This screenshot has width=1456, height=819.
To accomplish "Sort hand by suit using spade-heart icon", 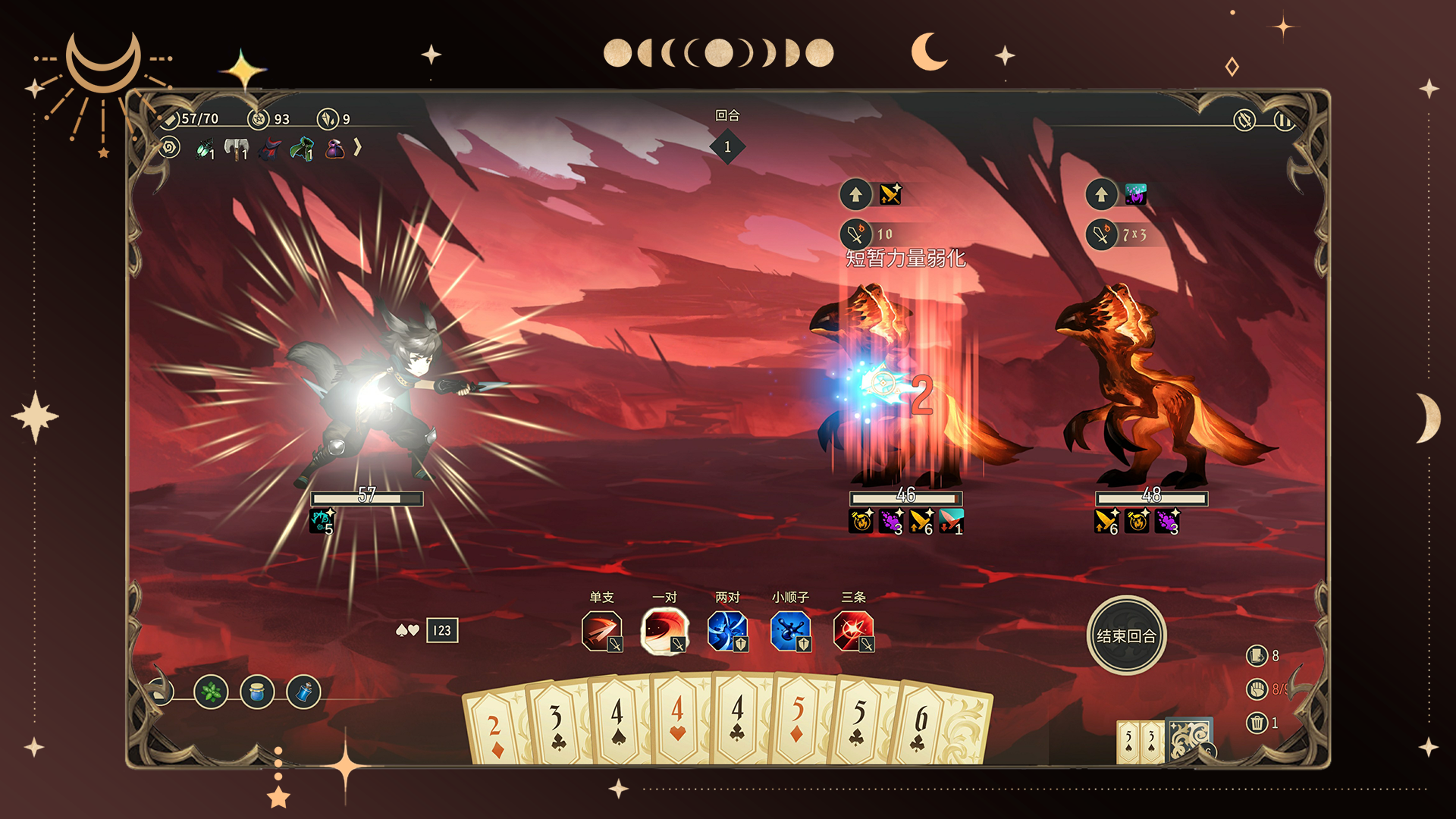I will [407, 630].
